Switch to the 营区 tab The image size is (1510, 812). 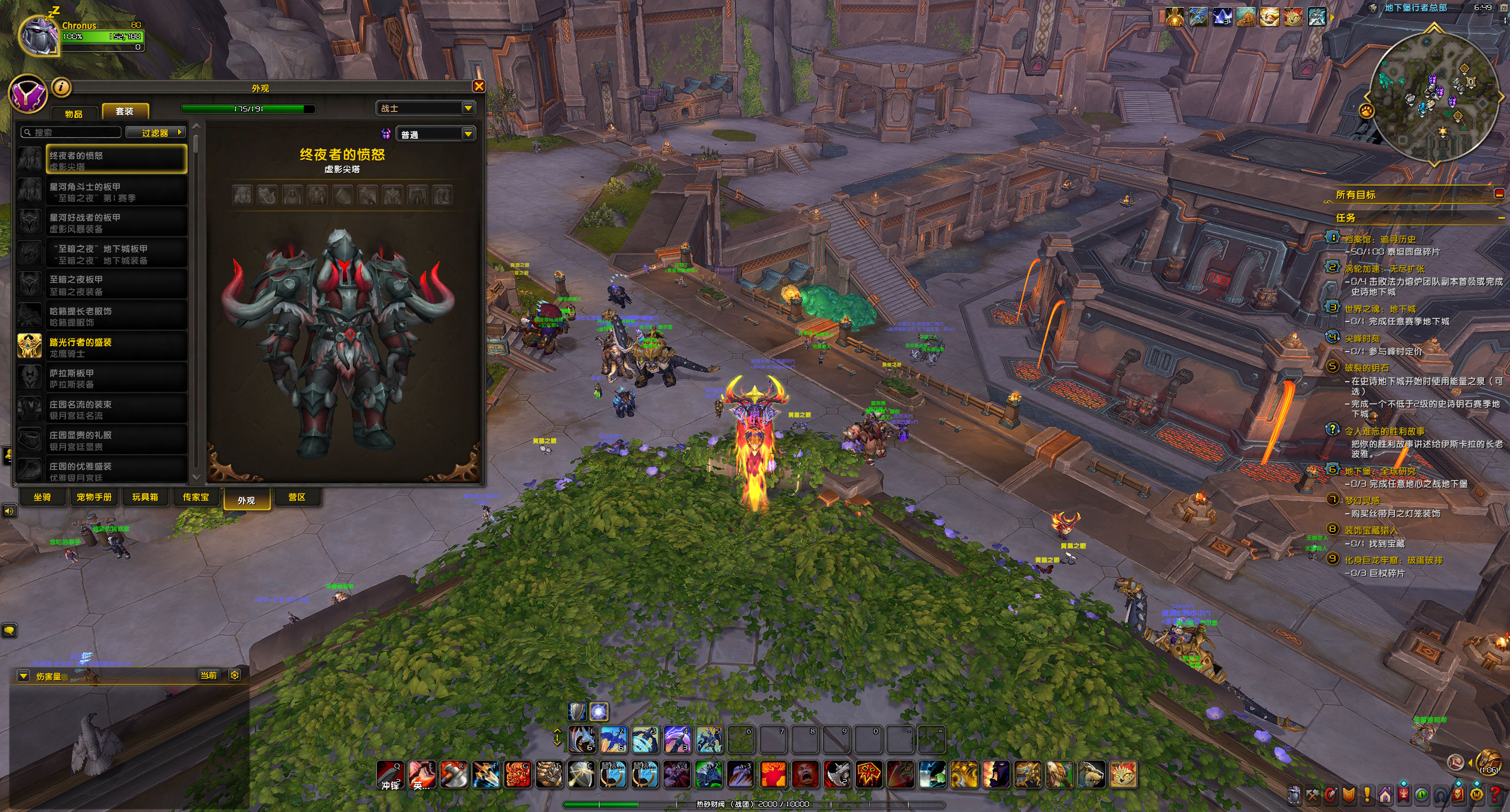(297, 497)
